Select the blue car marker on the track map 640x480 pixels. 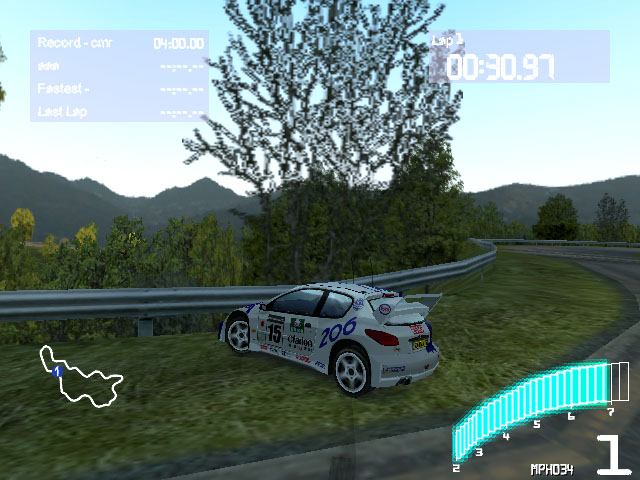pyautogui.click(x=57, y=371)
